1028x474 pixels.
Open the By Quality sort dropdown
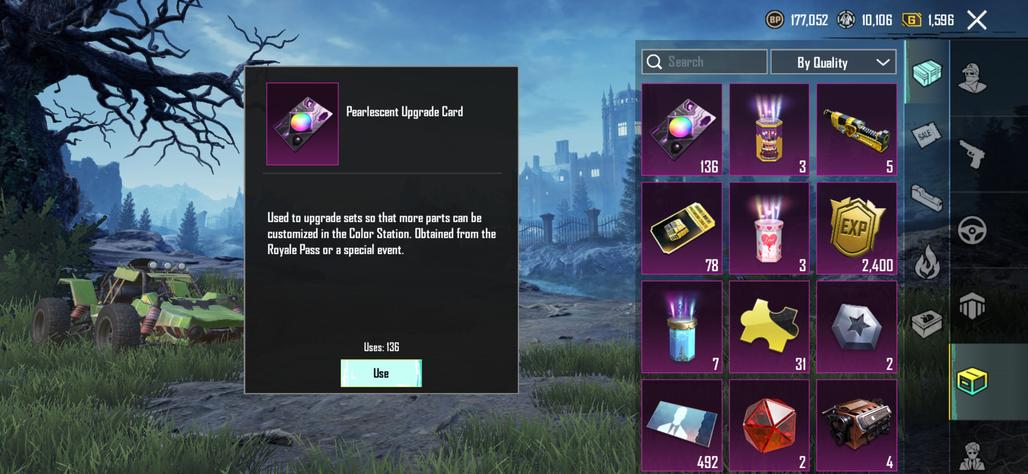pos(833,62)
